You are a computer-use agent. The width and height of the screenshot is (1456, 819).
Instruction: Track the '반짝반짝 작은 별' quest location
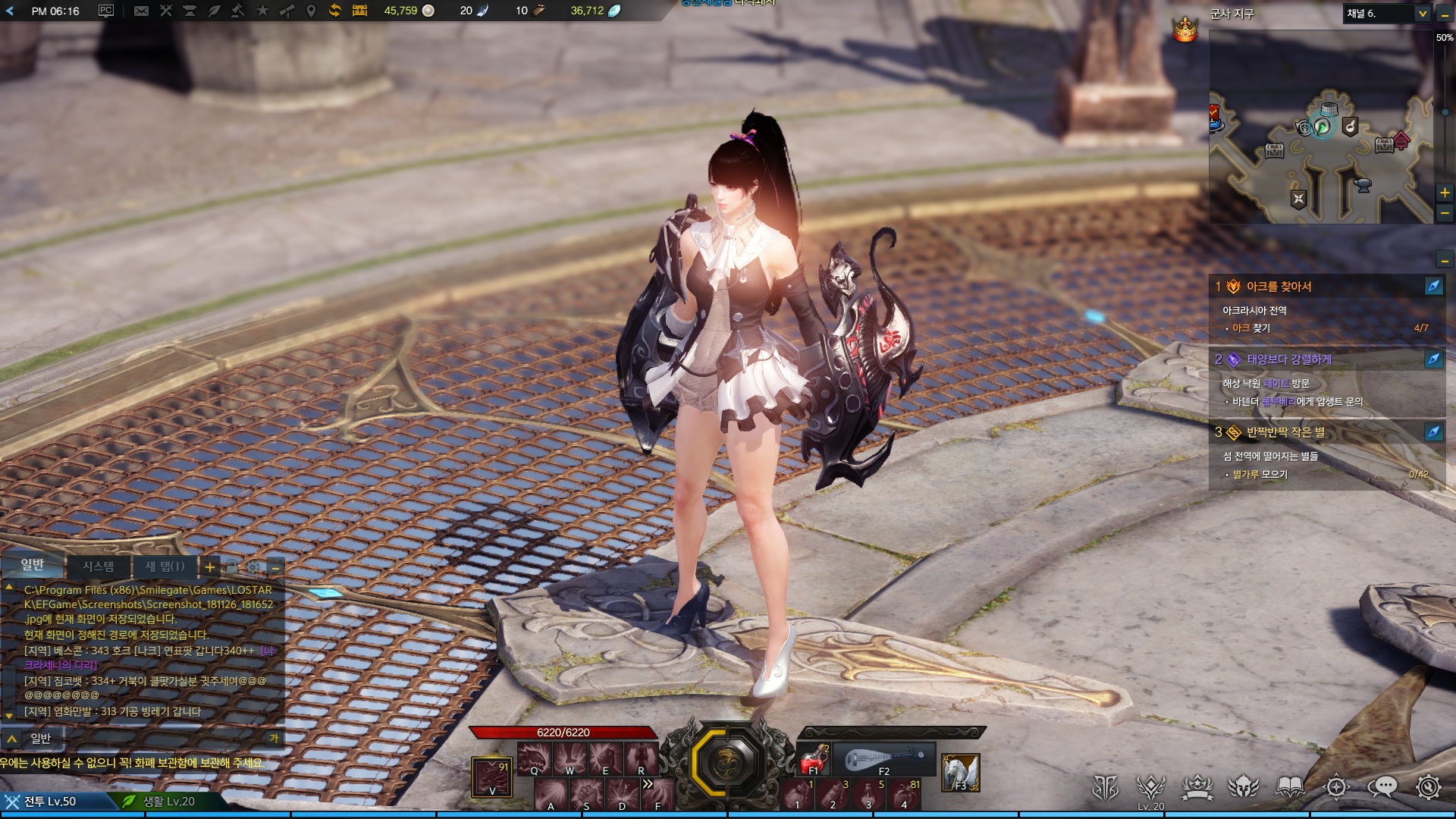click(1433, 432)
